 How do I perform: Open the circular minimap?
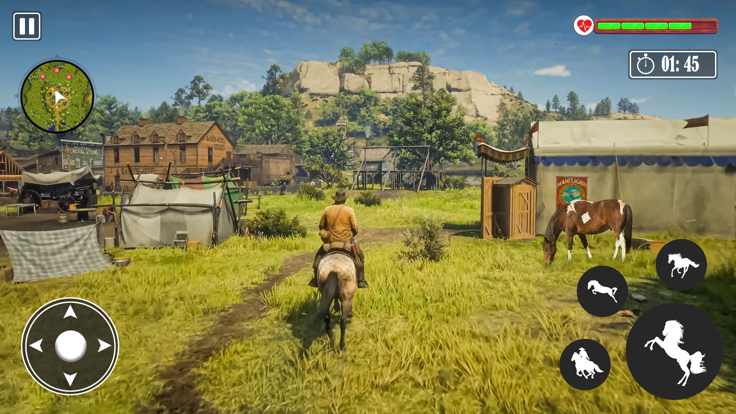pyautogui.click(x=57, y=97)
